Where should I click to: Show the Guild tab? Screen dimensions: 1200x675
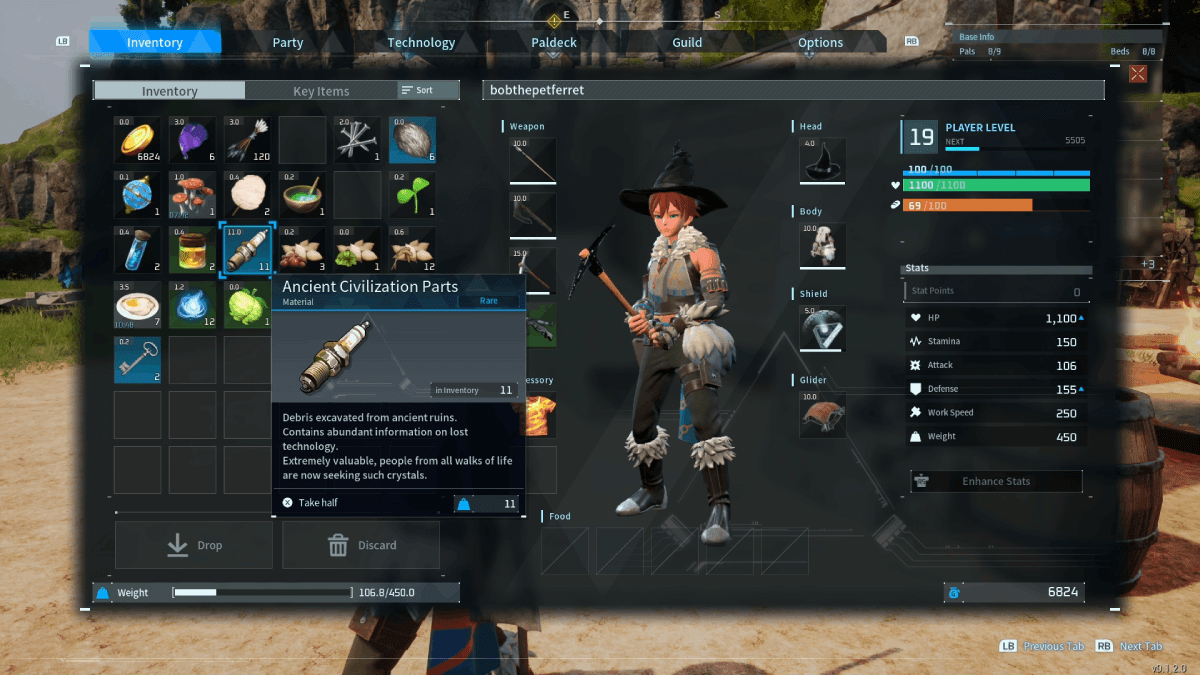tap(687, 42)
